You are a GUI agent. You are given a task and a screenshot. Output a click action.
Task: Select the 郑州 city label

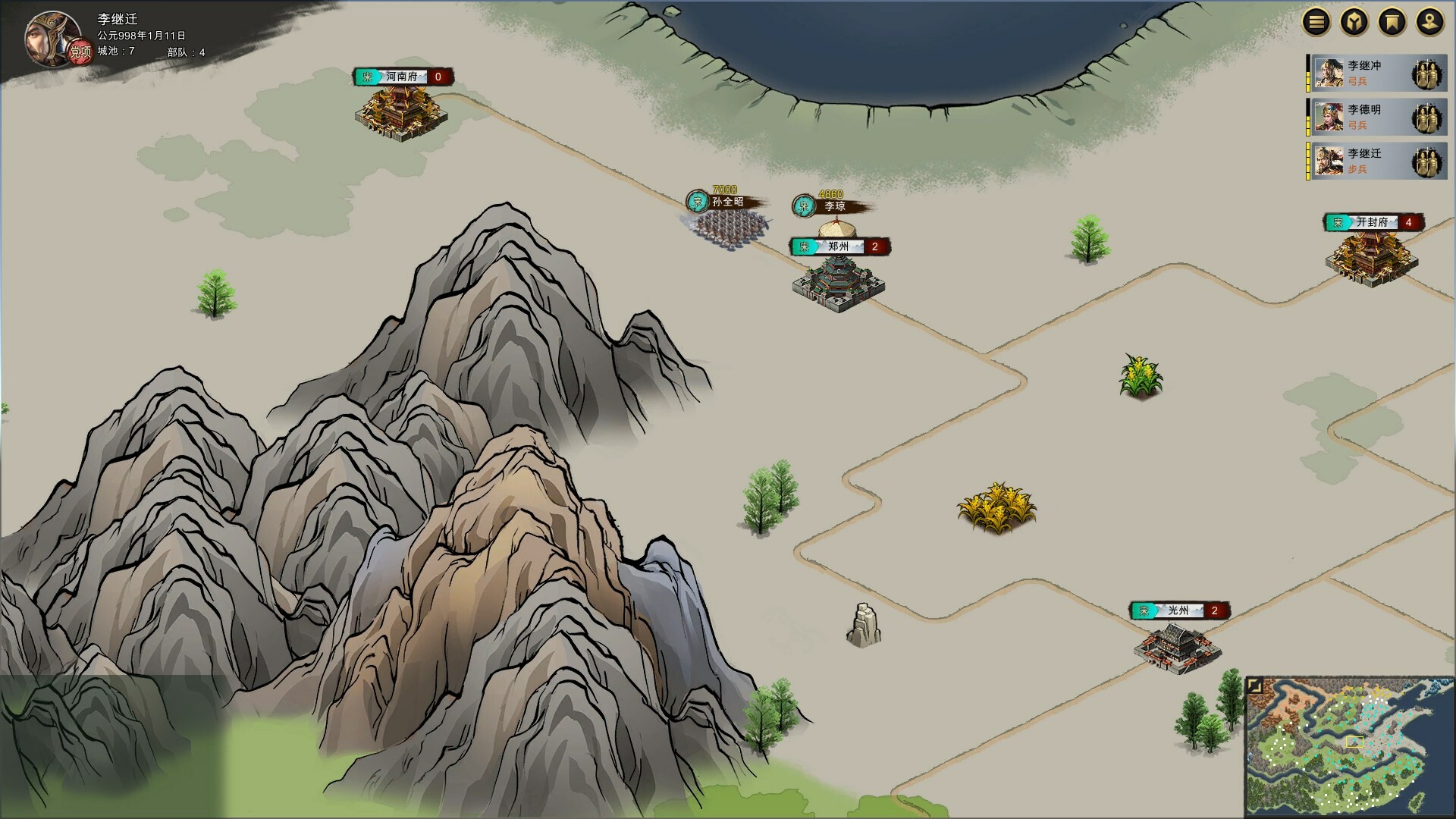pos(839,246)
